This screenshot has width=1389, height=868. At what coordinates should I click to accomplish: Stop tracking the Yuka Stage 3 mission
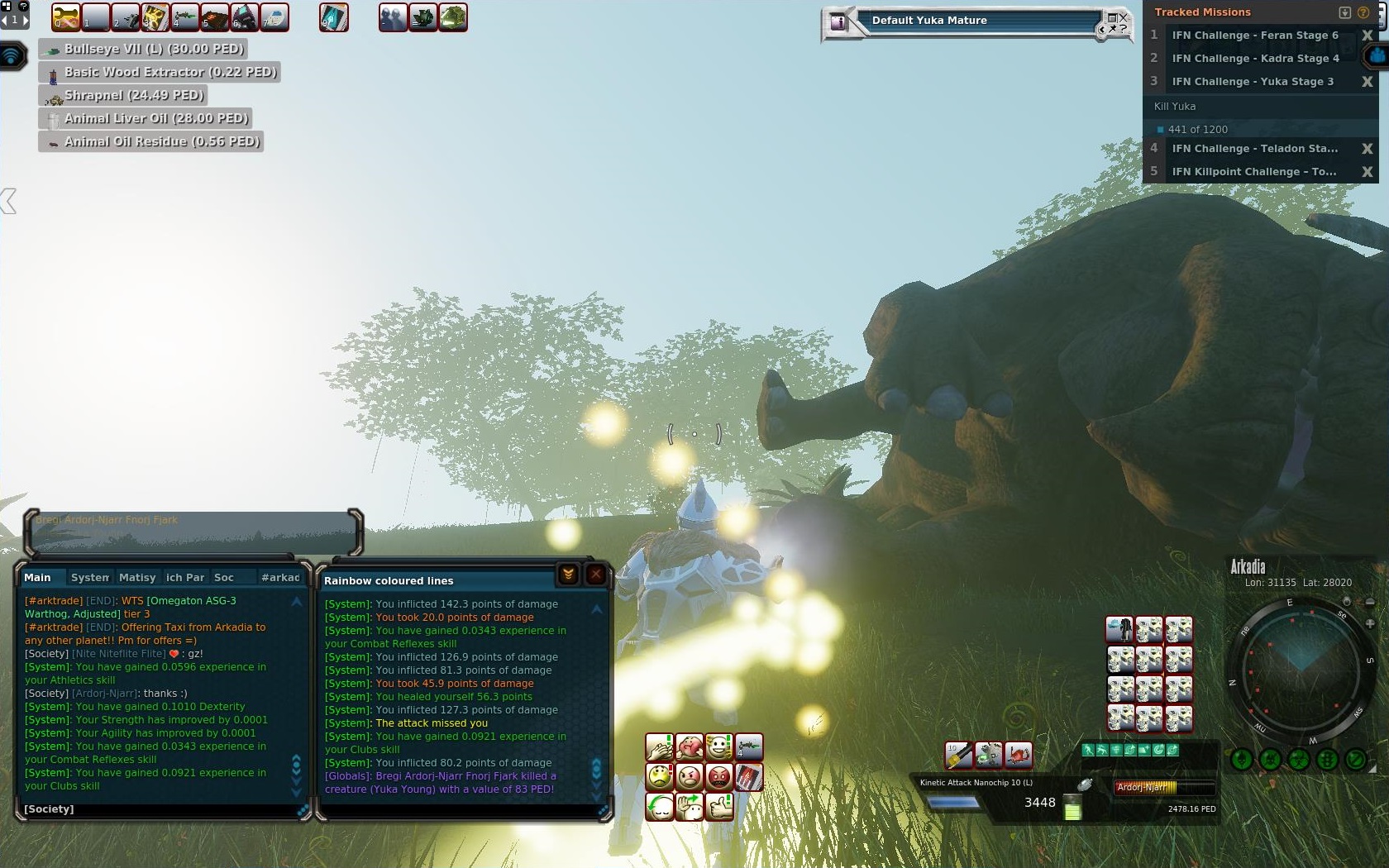(1367, 82)
